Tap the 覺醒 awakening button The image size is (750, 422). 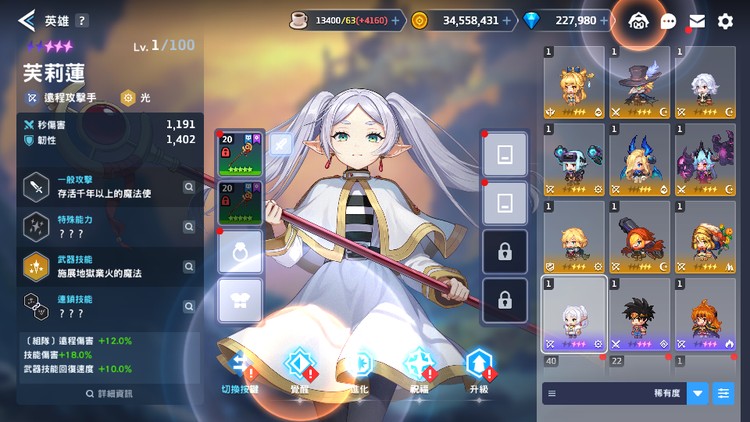(301, 367)
